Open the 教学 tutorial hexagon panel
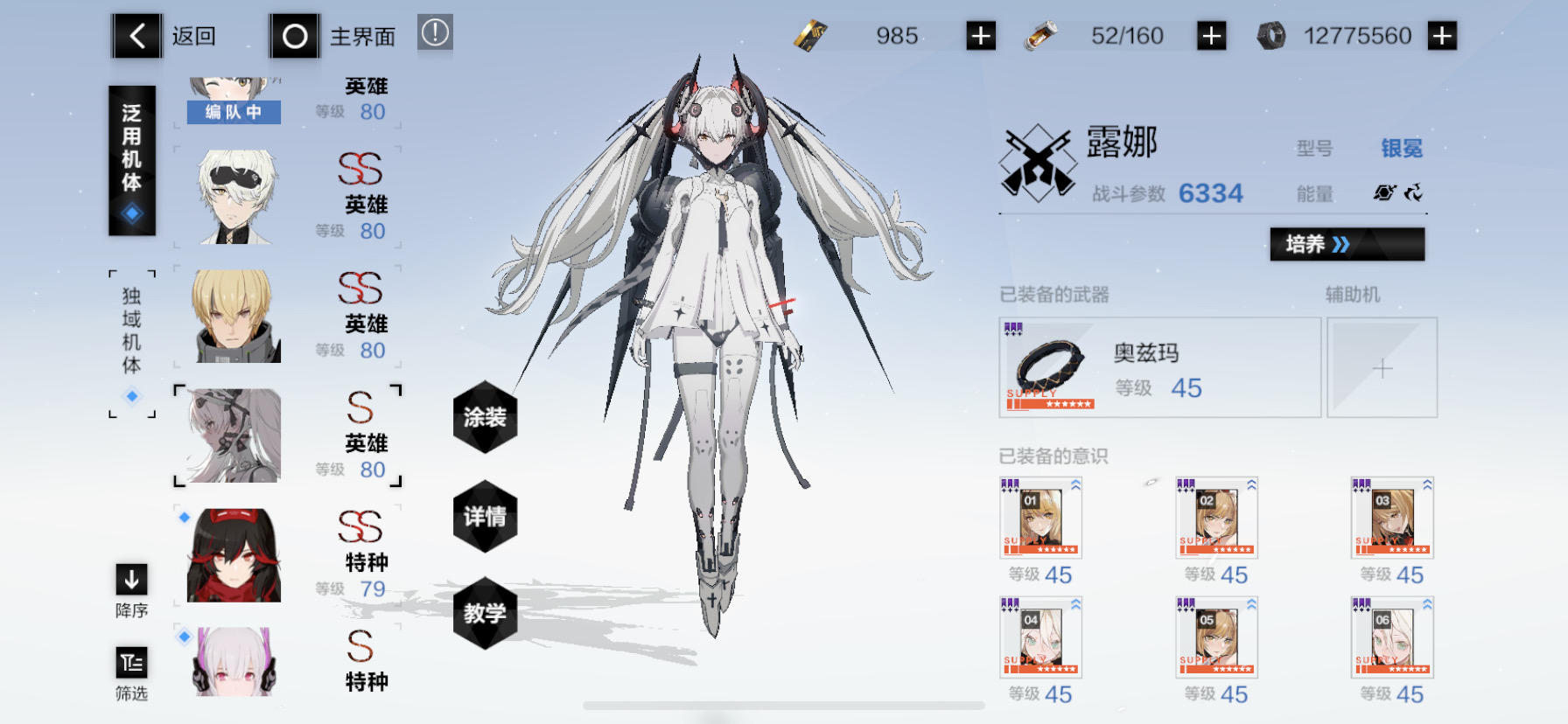 (486, 615)
